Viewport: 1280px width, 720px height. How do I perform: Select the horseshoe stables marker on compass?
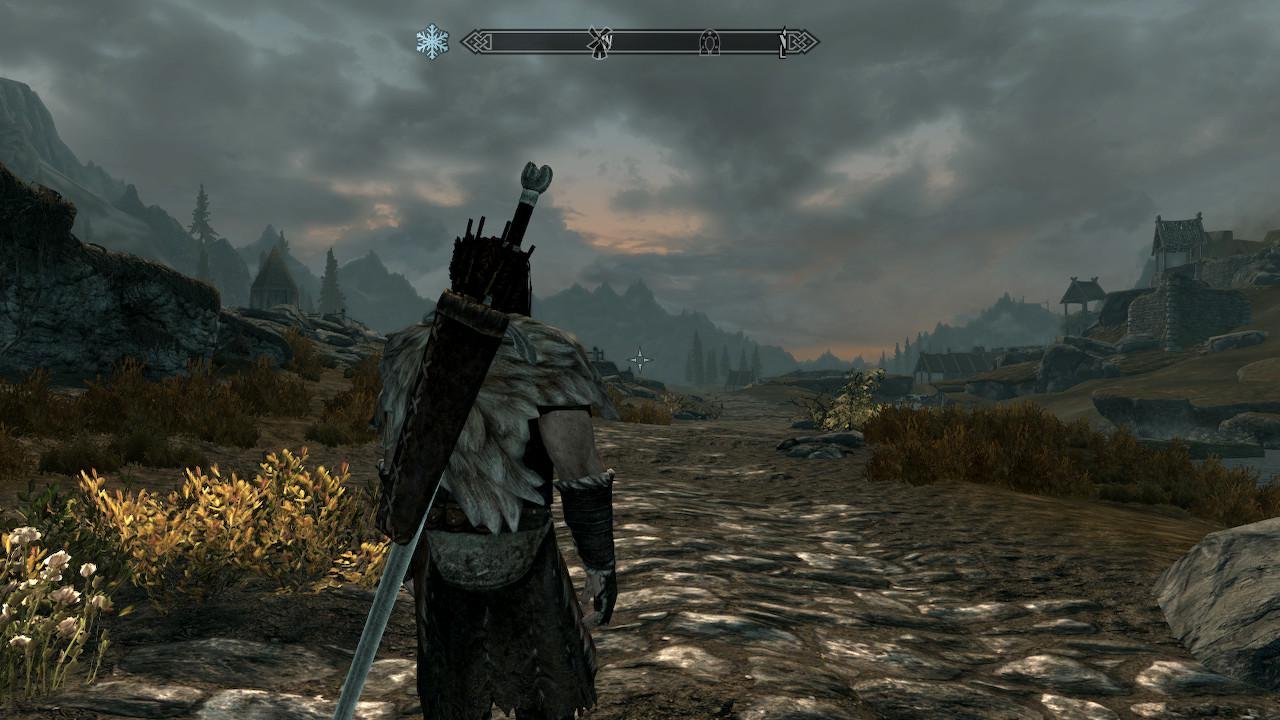point(709,42)
